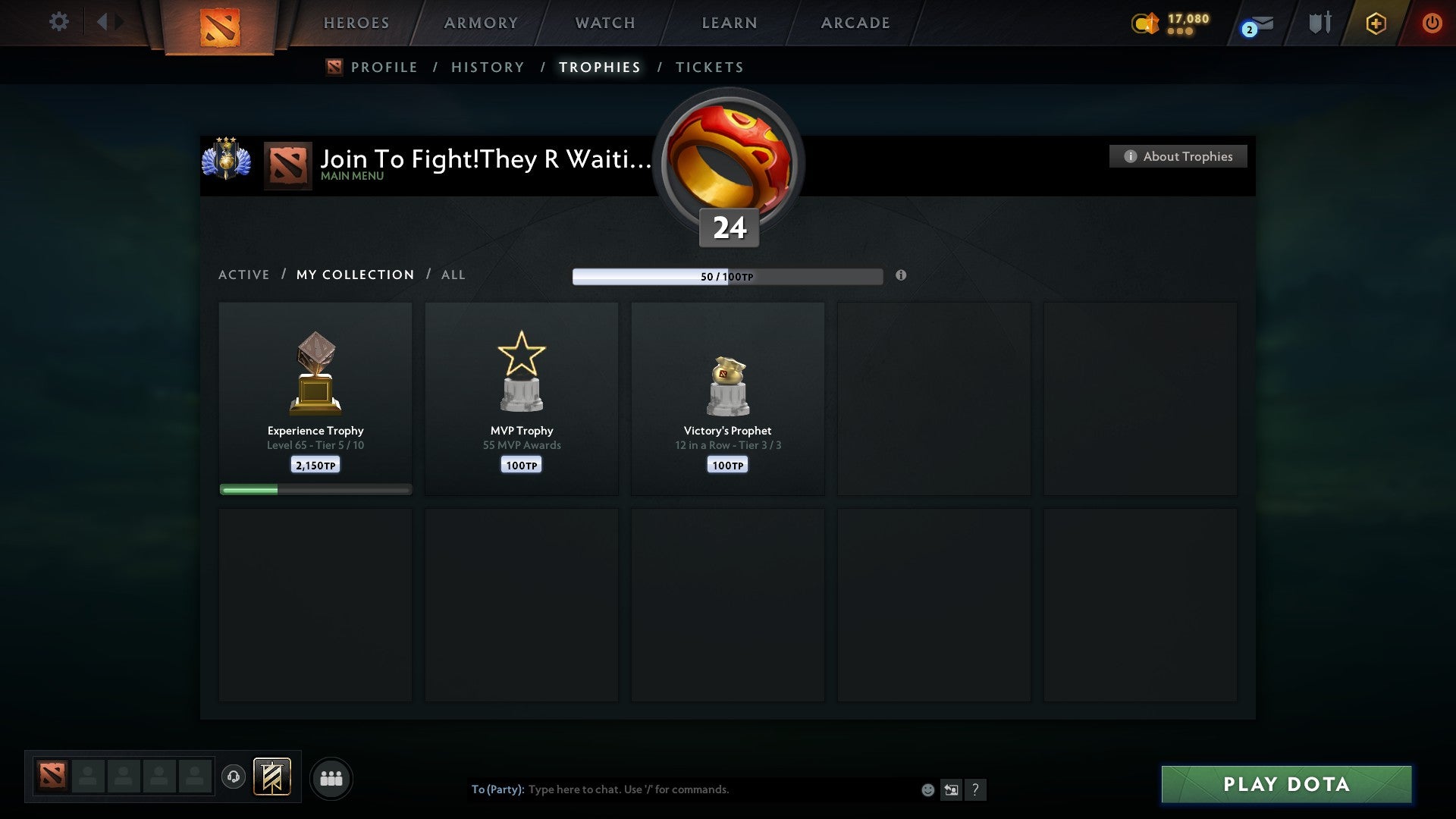This screenshot has width=1456, height=819.
Task: Select the MY COLLECTION filter
Action: (x=355, y=275)
